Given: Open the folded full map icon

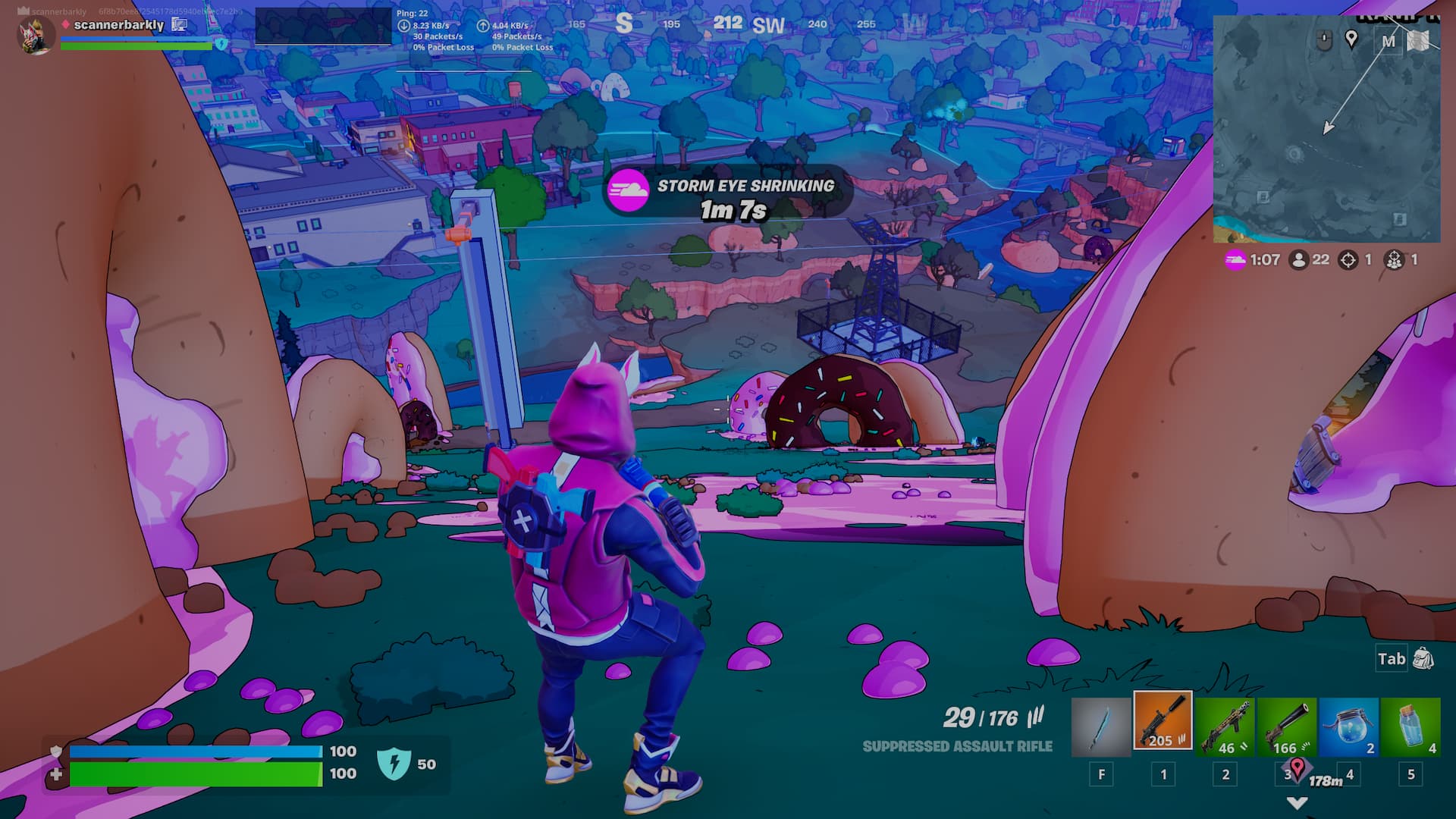Looking at the screenshot, I should click(1418, 40).
